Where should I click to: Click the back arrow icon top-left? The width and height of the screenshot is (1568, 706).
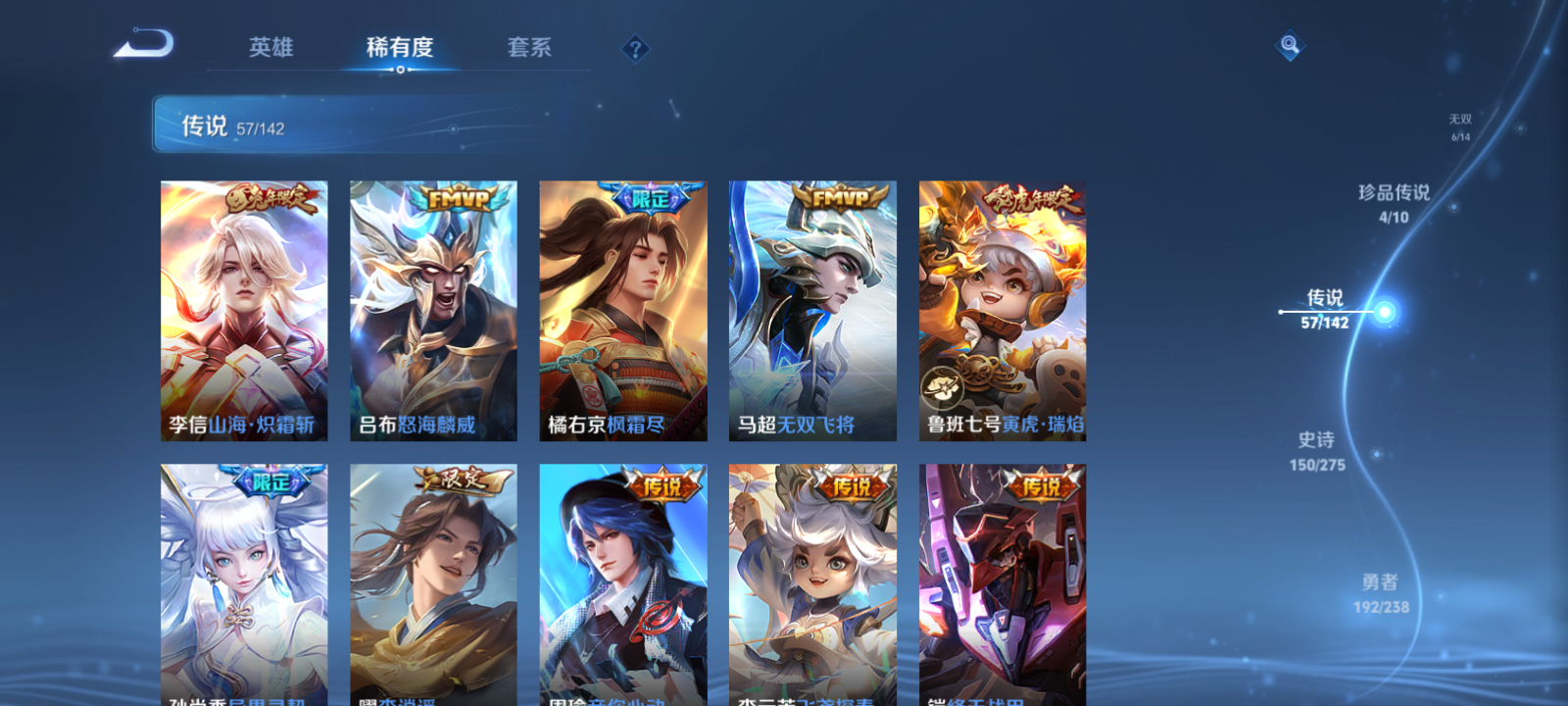pos(145,43)
